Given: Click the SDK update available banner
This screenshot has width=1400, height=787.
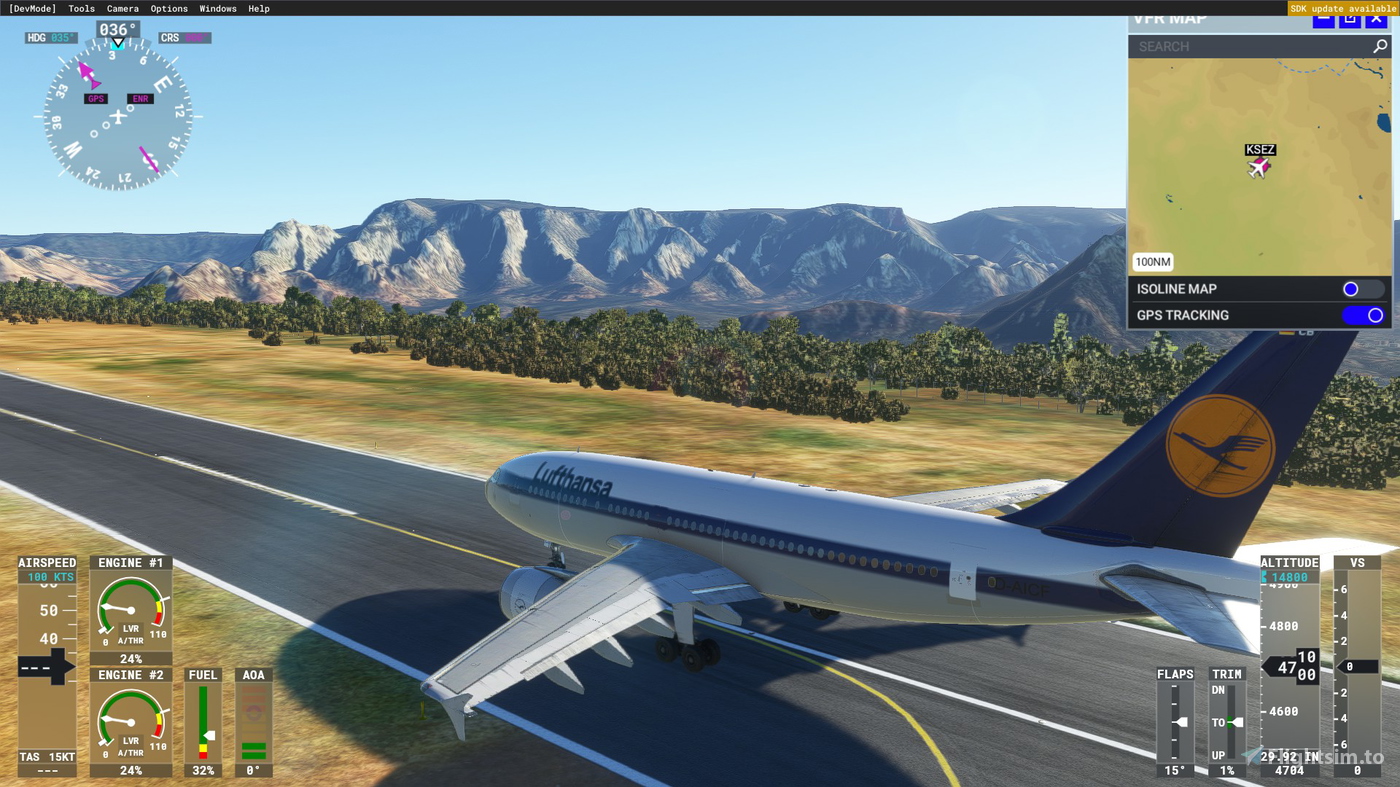Looking at the screenshot, I should click(x=1343, y=8).
